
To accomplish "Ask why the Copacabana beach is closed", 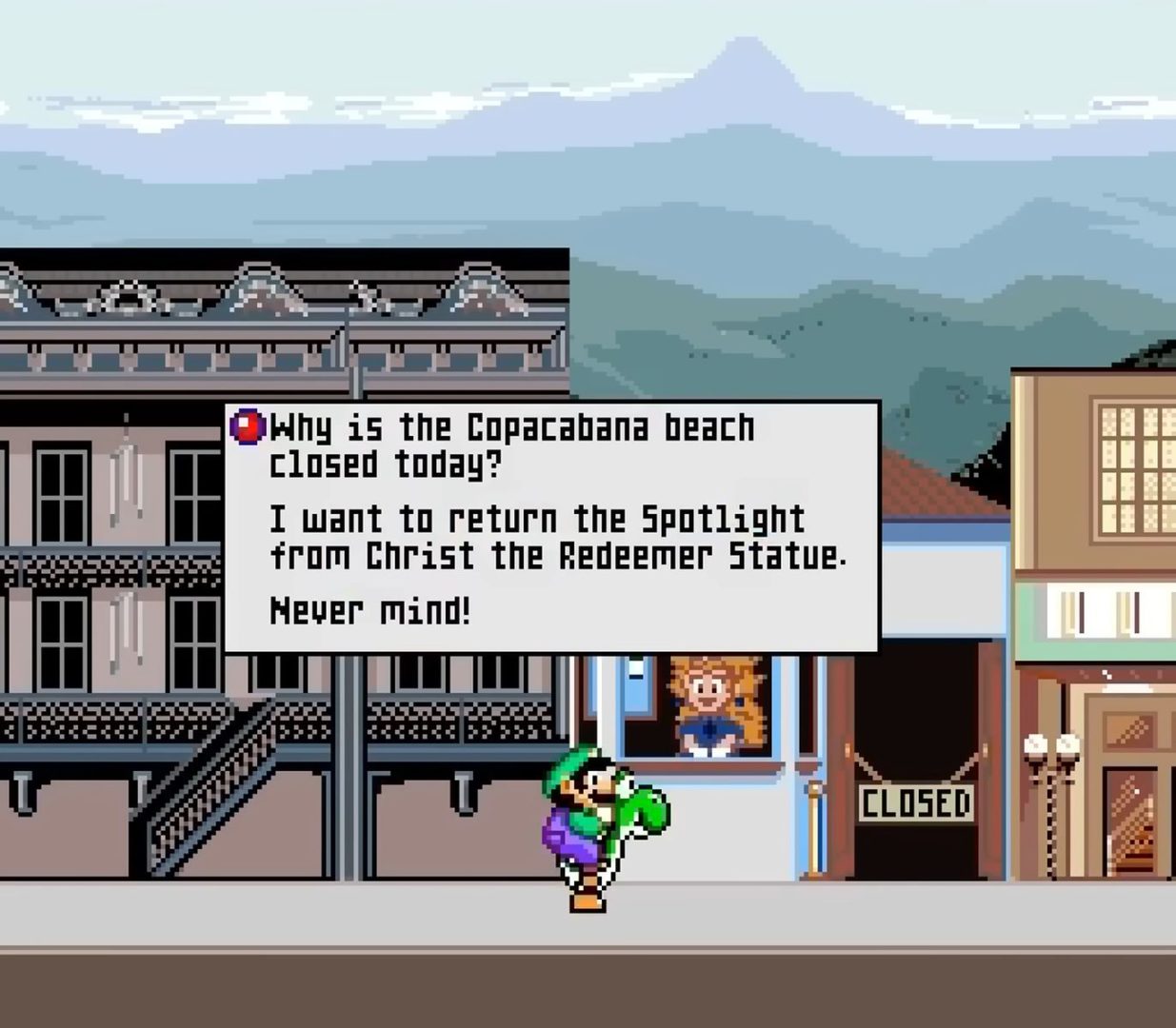I will (511, 445).
